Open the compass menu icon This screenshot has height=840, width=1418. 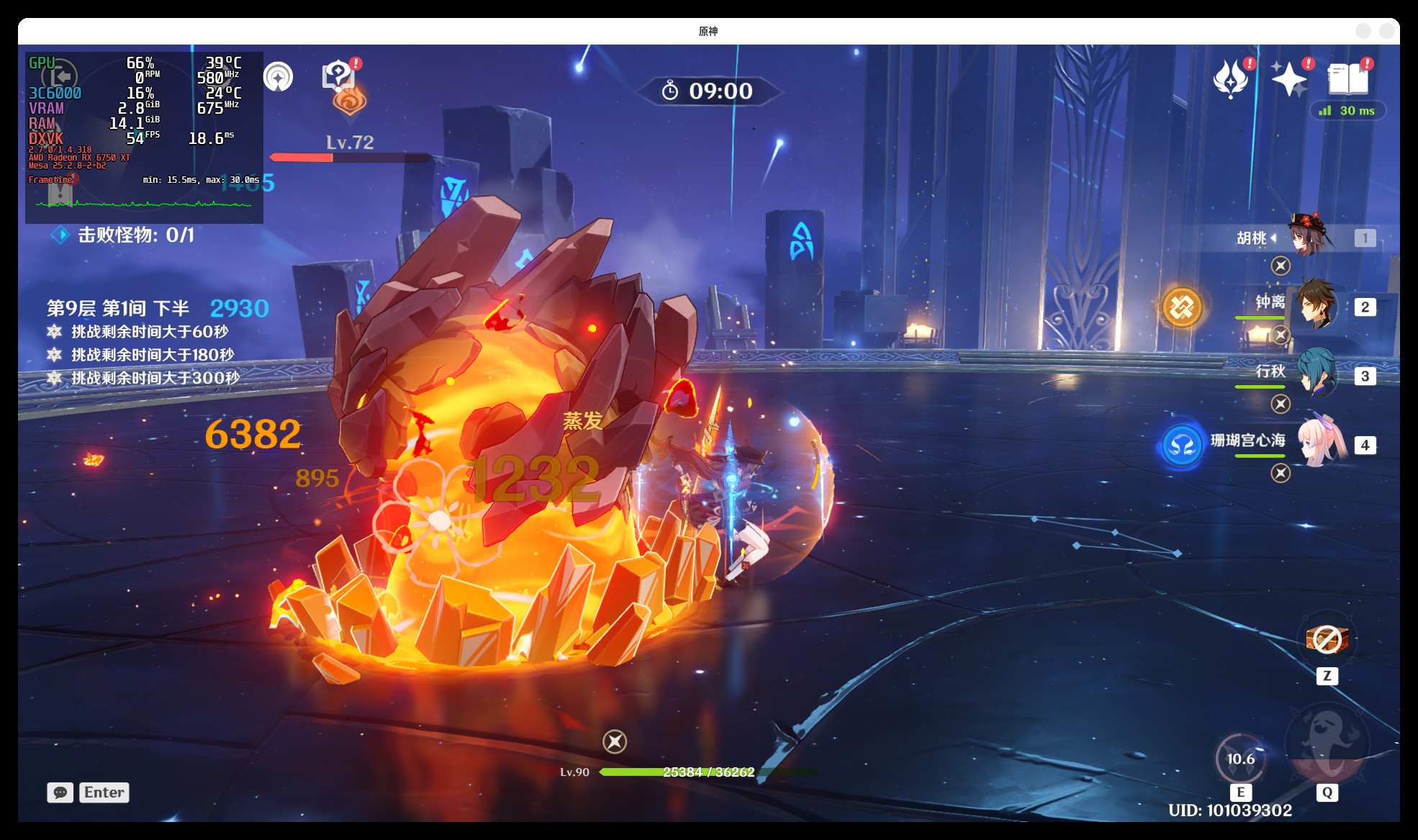[x=278, y=77]
